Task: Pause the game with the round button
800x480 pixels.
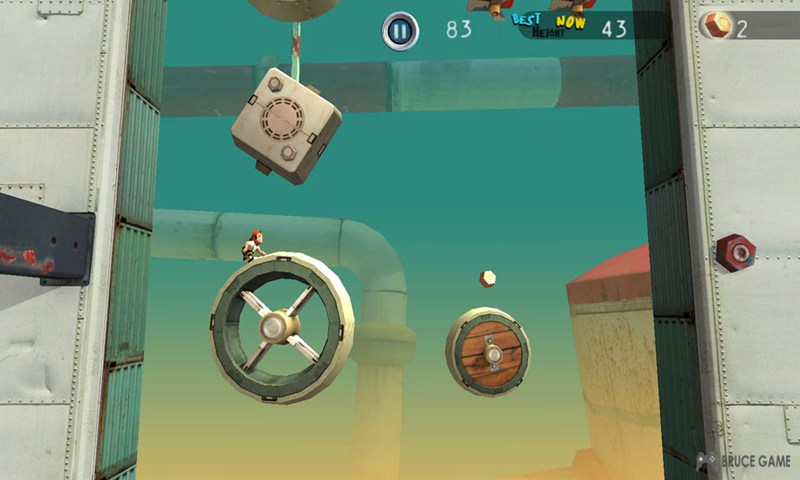Action: tap(400, 31)
